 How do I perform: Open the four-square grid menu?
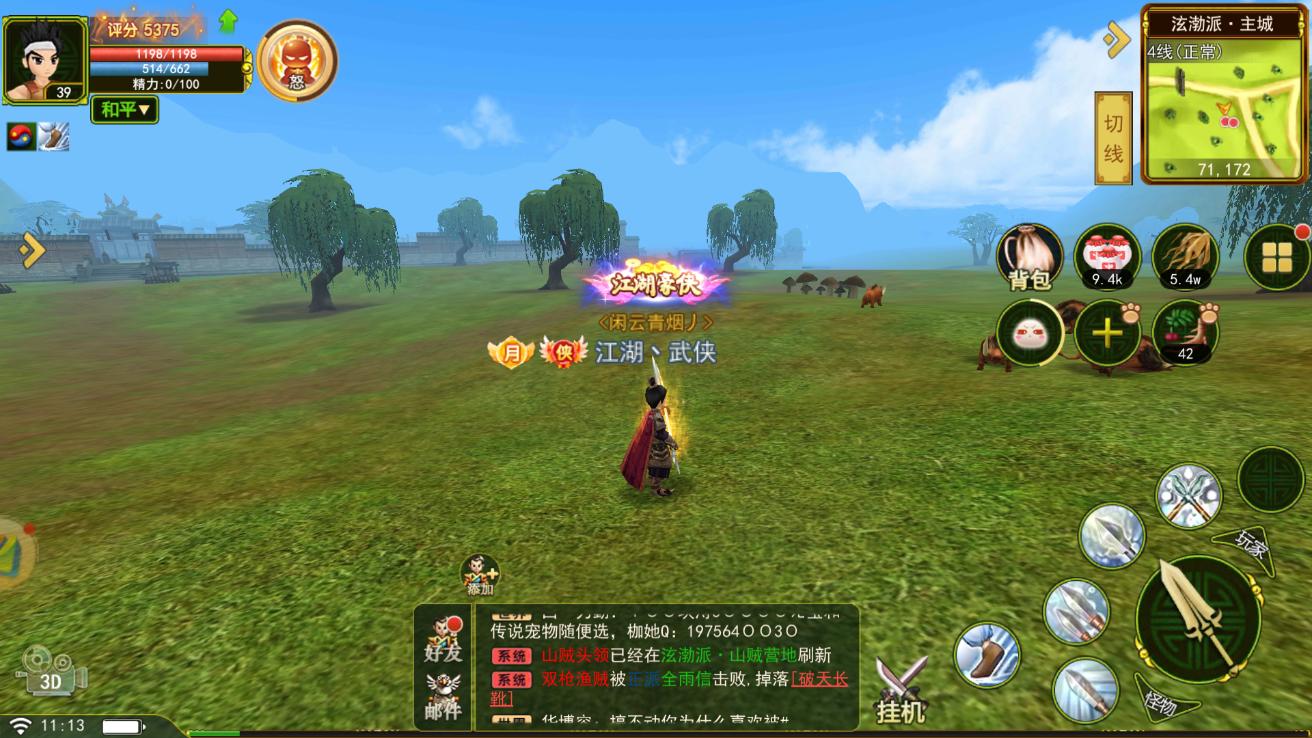click(1277, 258)
